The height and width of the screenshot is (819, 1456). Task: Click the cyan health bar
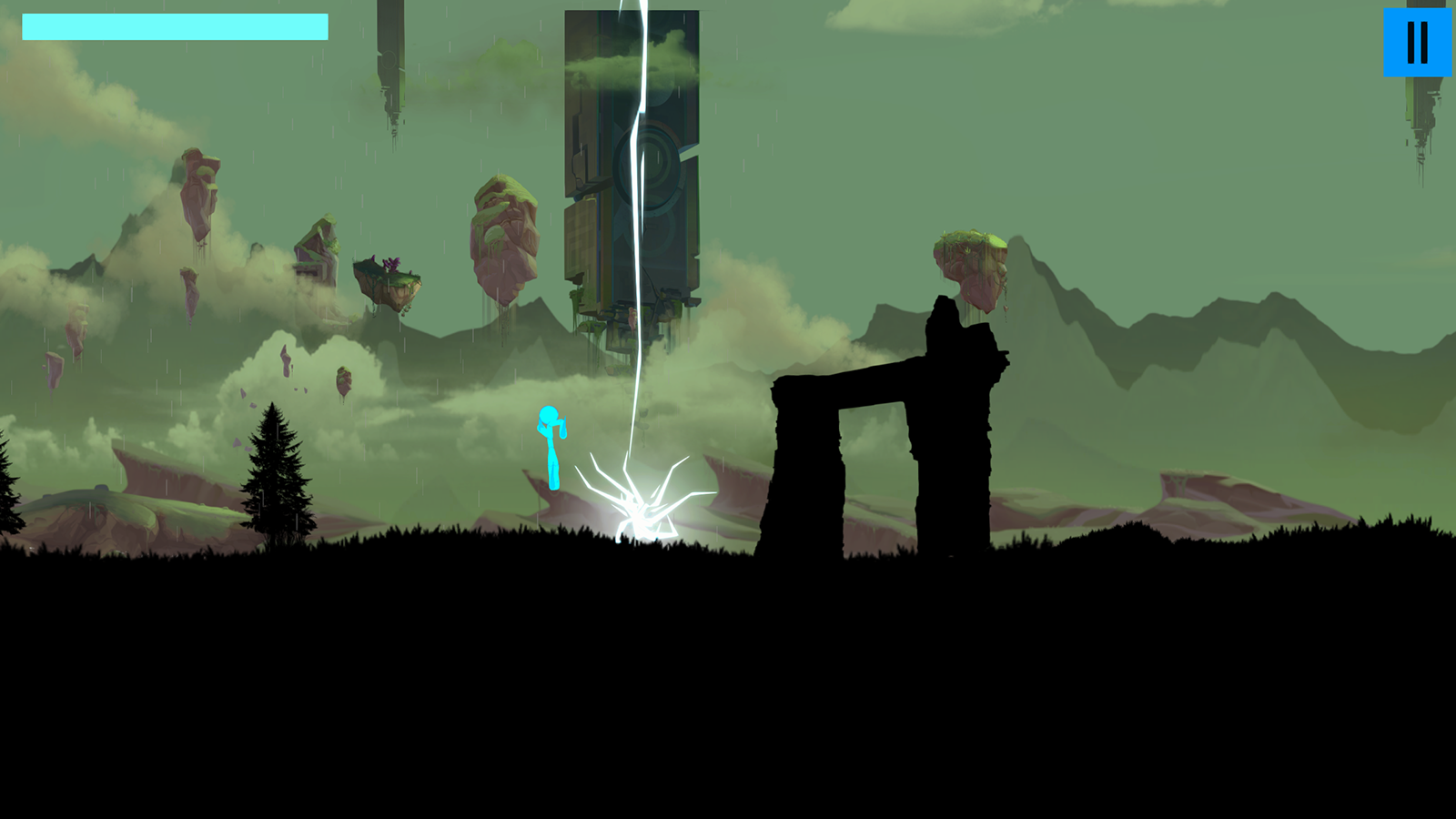[x=173, y=27]
